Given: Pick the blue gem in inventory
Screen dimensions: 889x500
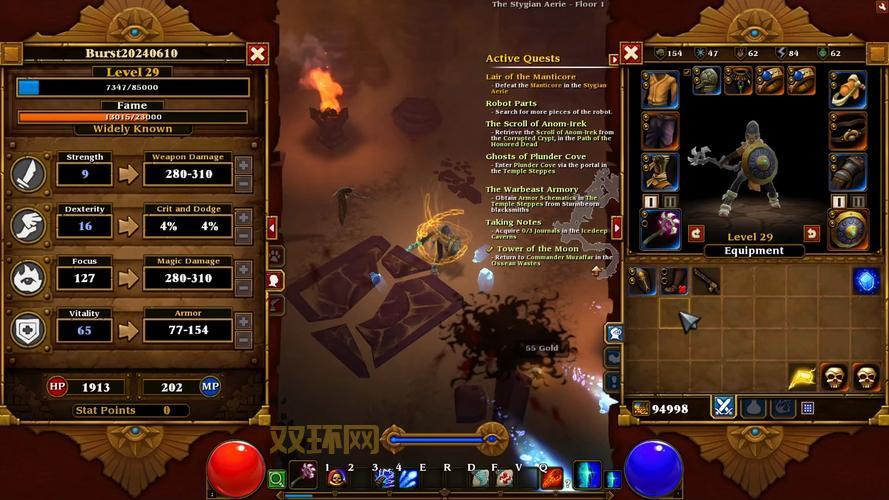Looking at the screenshot, I should point(865,281).
